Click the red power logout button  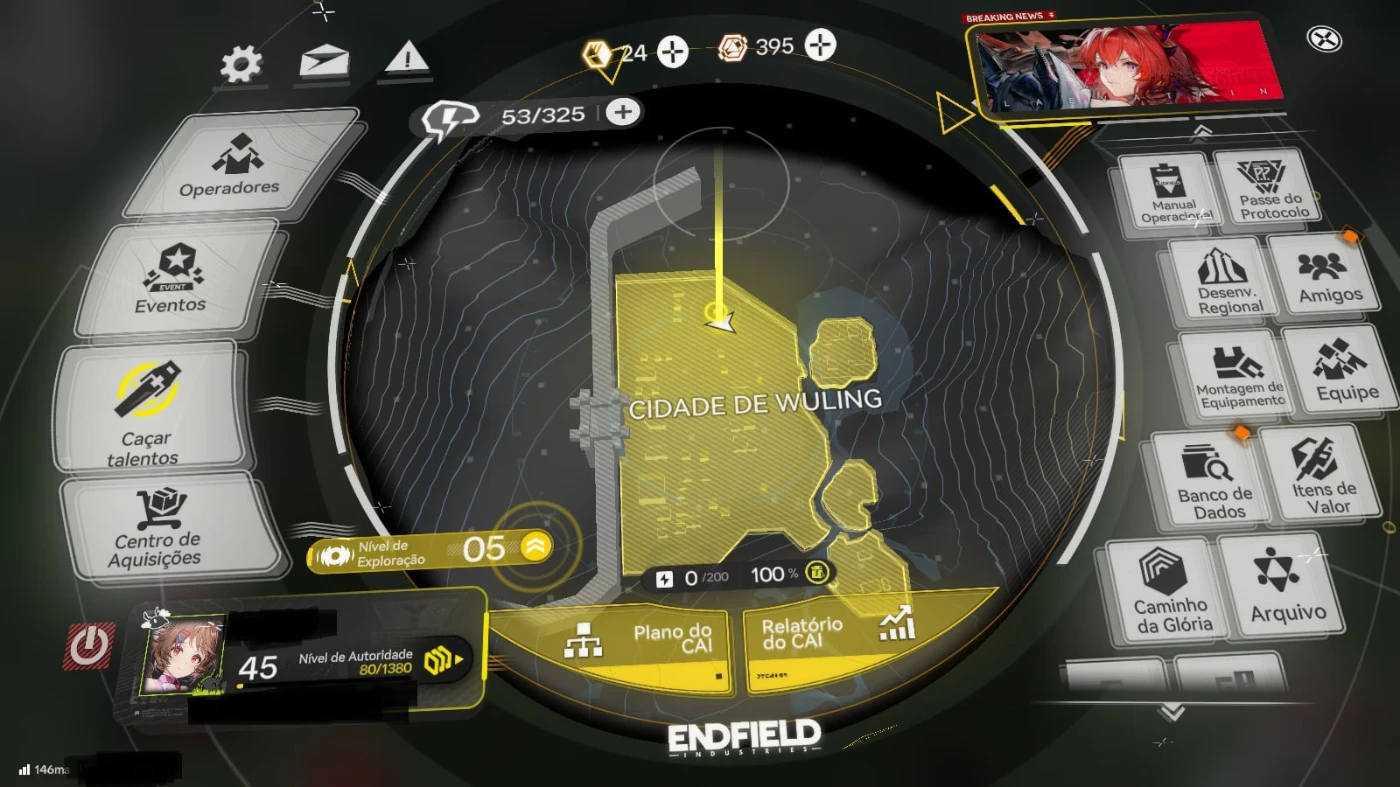point(90,645)
